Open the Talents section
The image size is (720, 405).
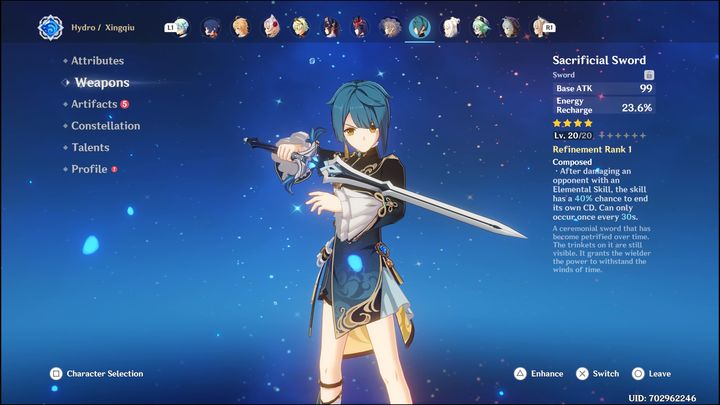coord(90,148)
